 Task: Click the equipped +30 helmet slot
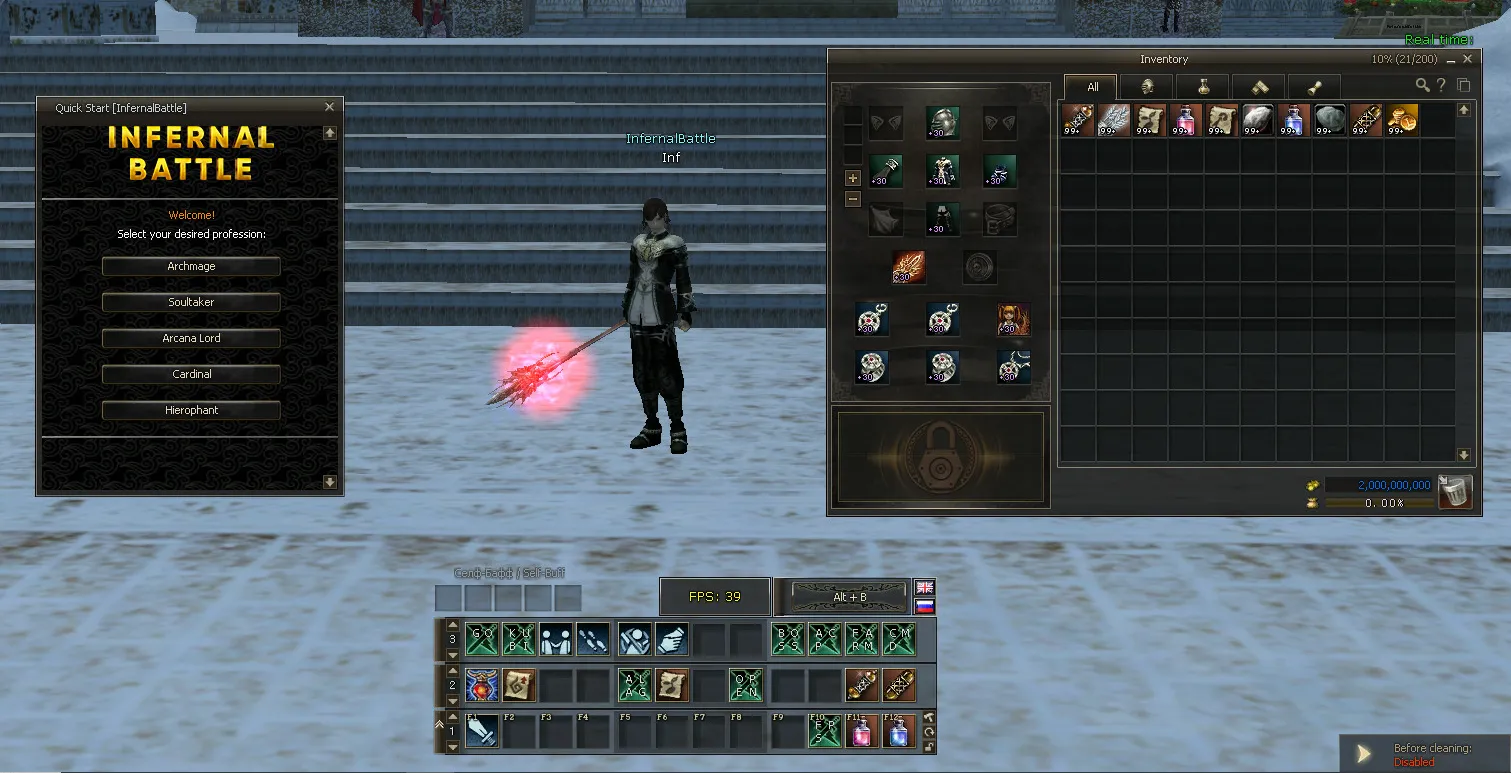(942, 122)
